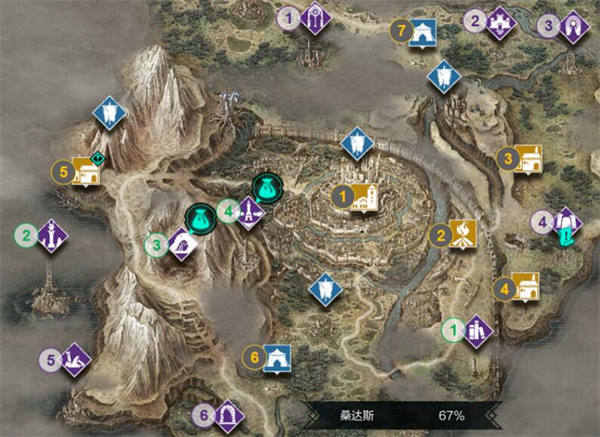The width and height of the screenshot is (600, 437).
Task: Select the purple marker with lilac number 4
Action: tap(566, 223)
